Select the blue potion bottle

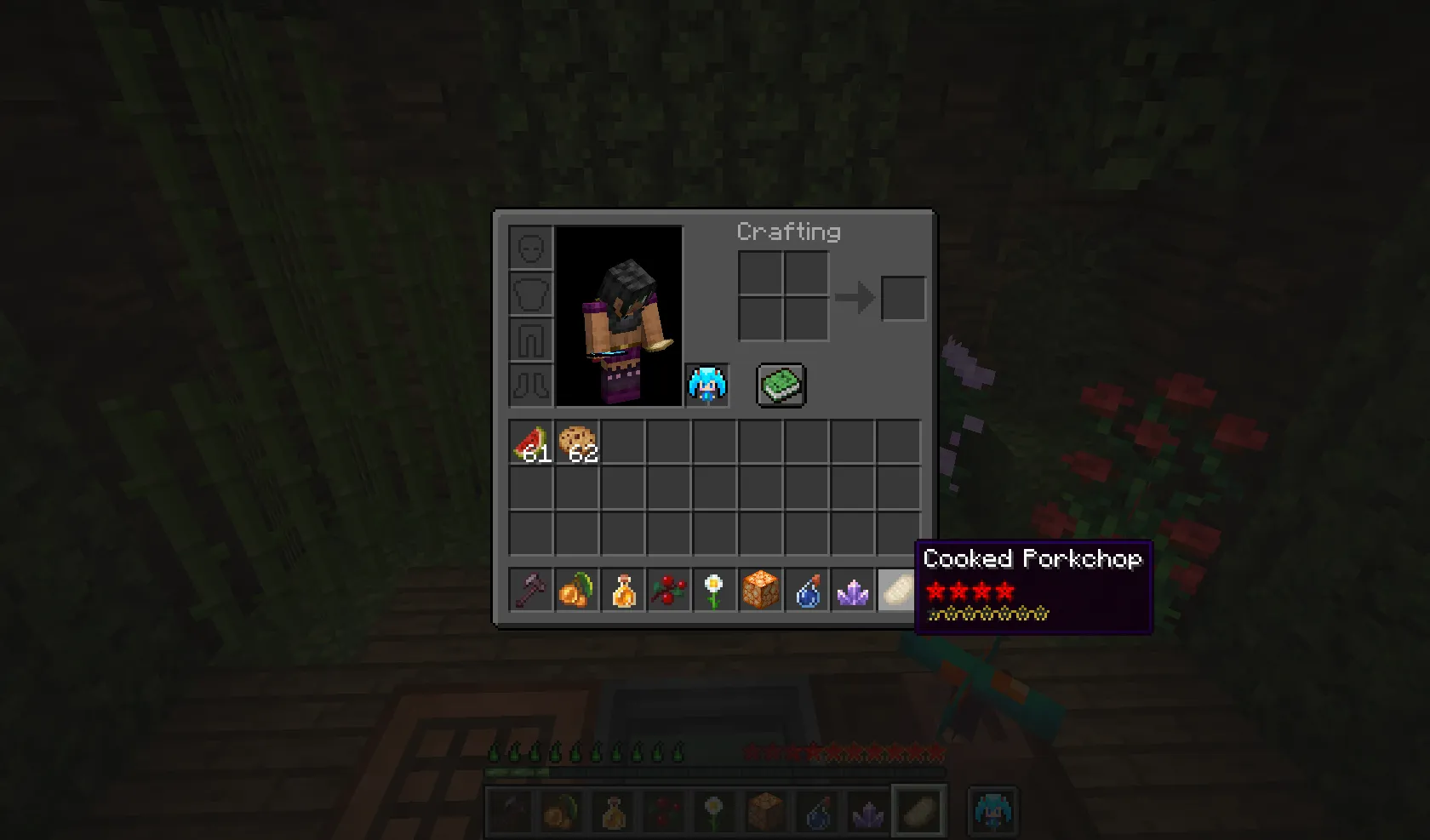(x=807, y=590)
